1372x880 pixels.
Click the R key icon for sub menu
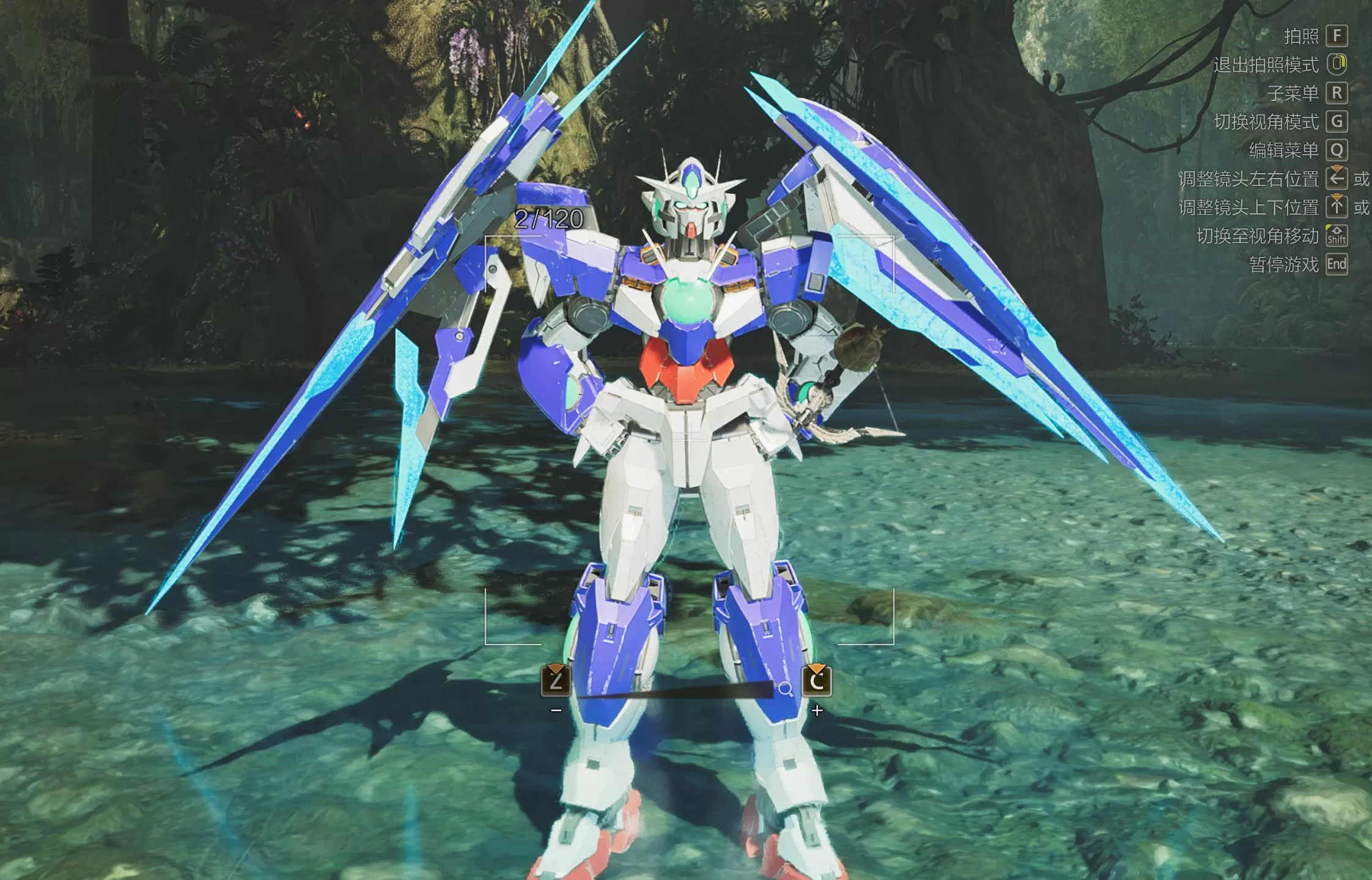click(1337, 93)
